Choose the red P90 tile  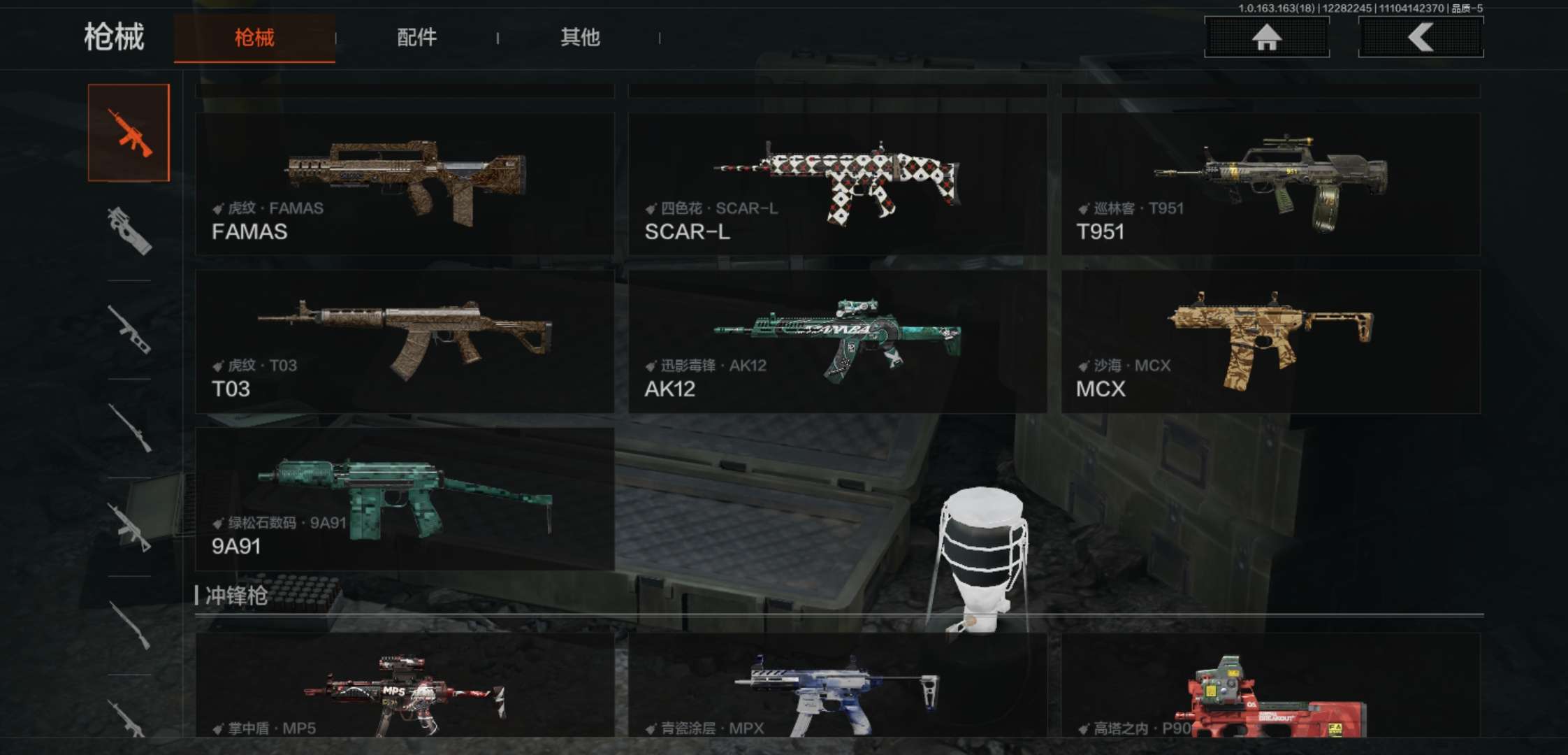[x=1270, y=689]
